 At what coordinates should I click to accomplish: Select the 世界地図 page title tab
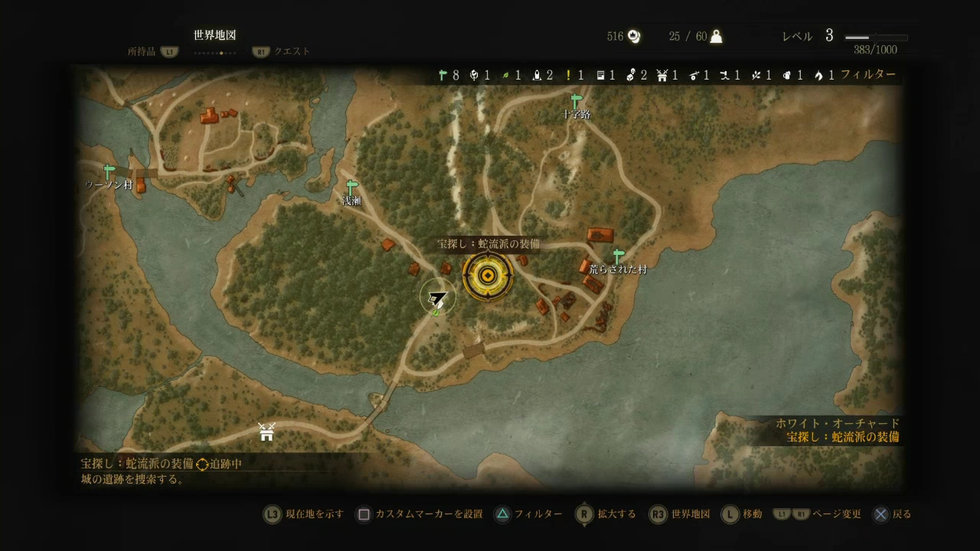click(x=214, y=35)
